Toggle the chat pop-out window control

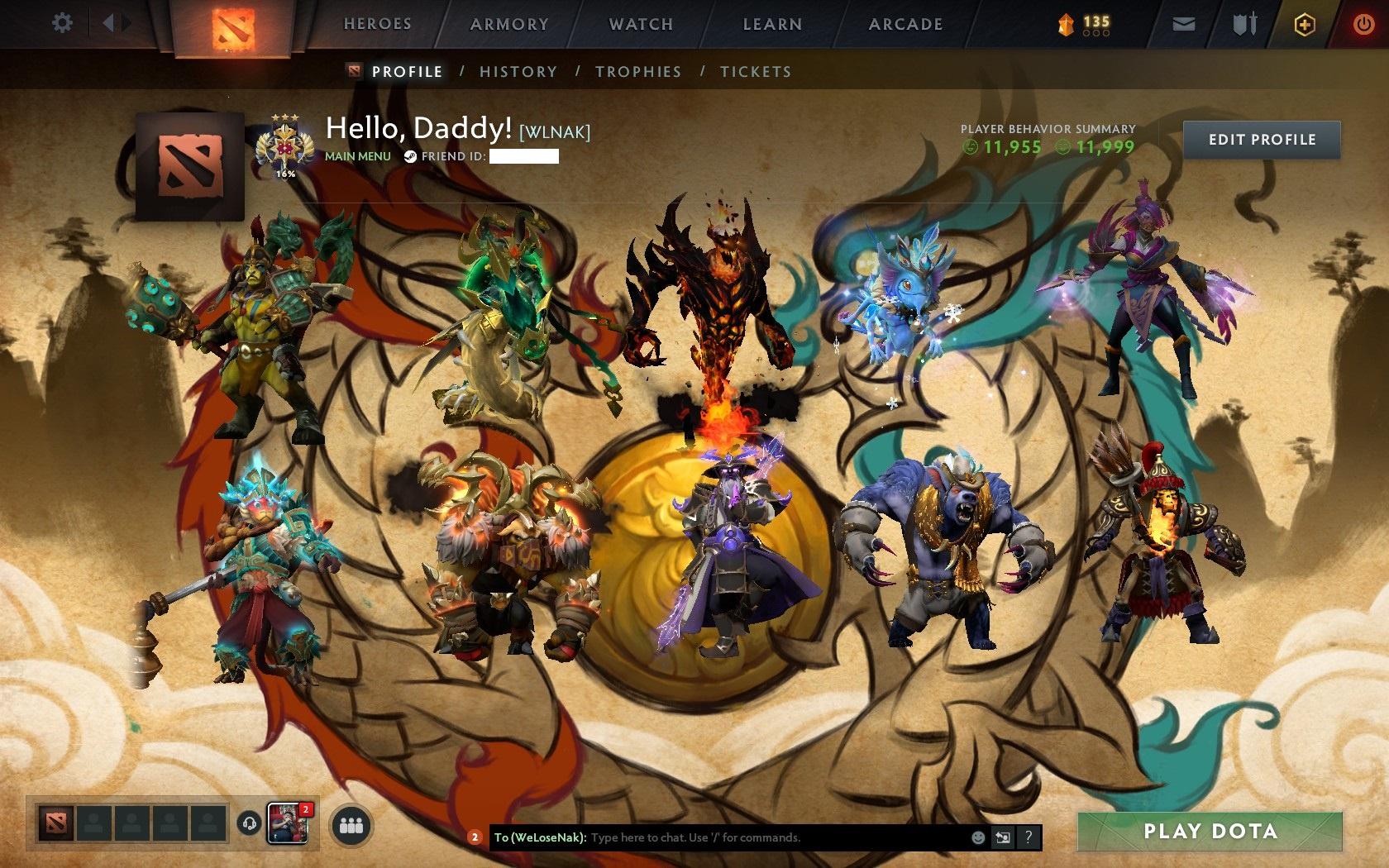tap(1004, 837)
